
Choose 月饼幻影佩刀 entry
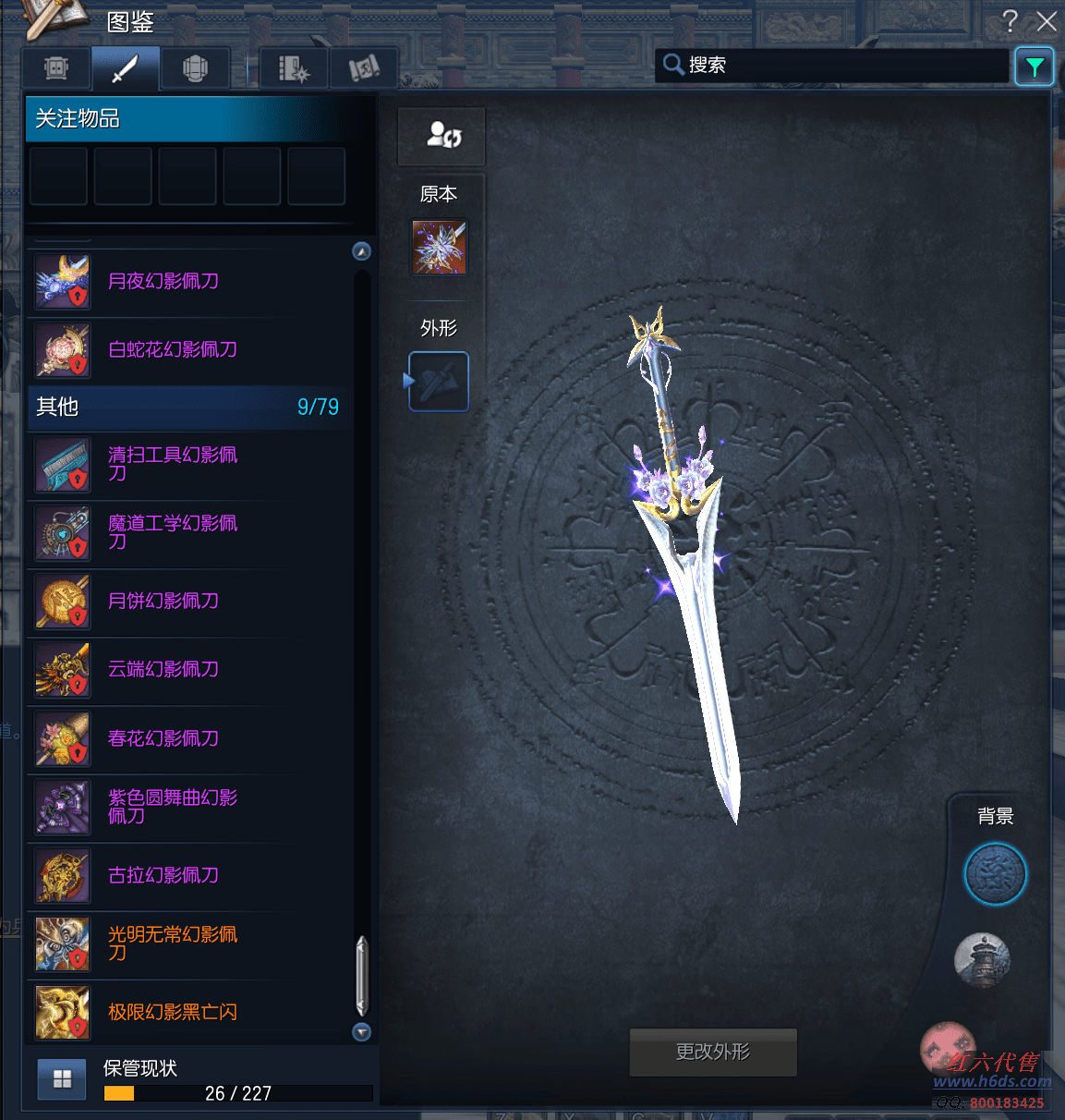click(x=163, y=602)
